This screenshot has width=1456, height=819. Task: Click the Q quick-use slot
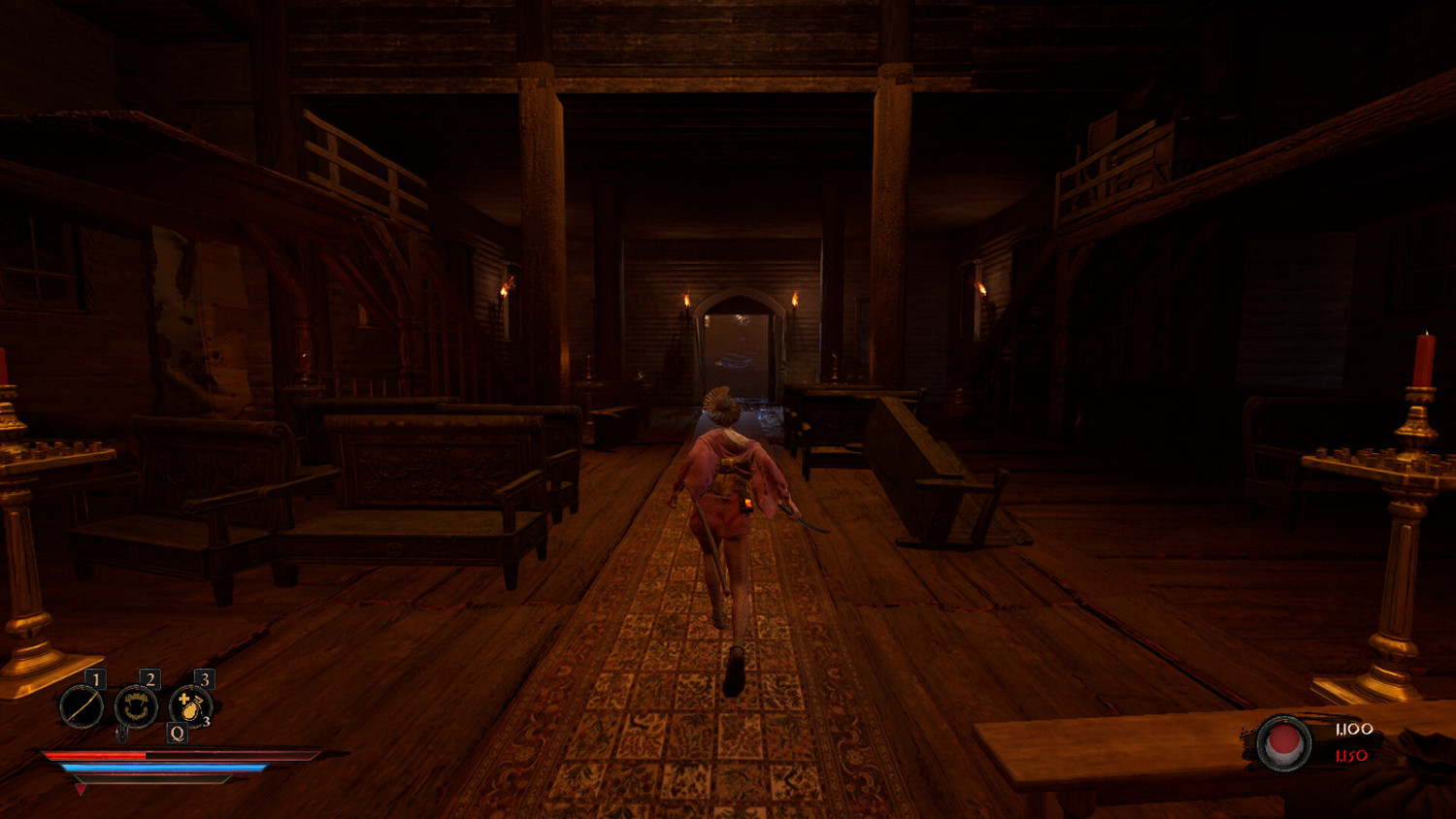click(177, 733)
